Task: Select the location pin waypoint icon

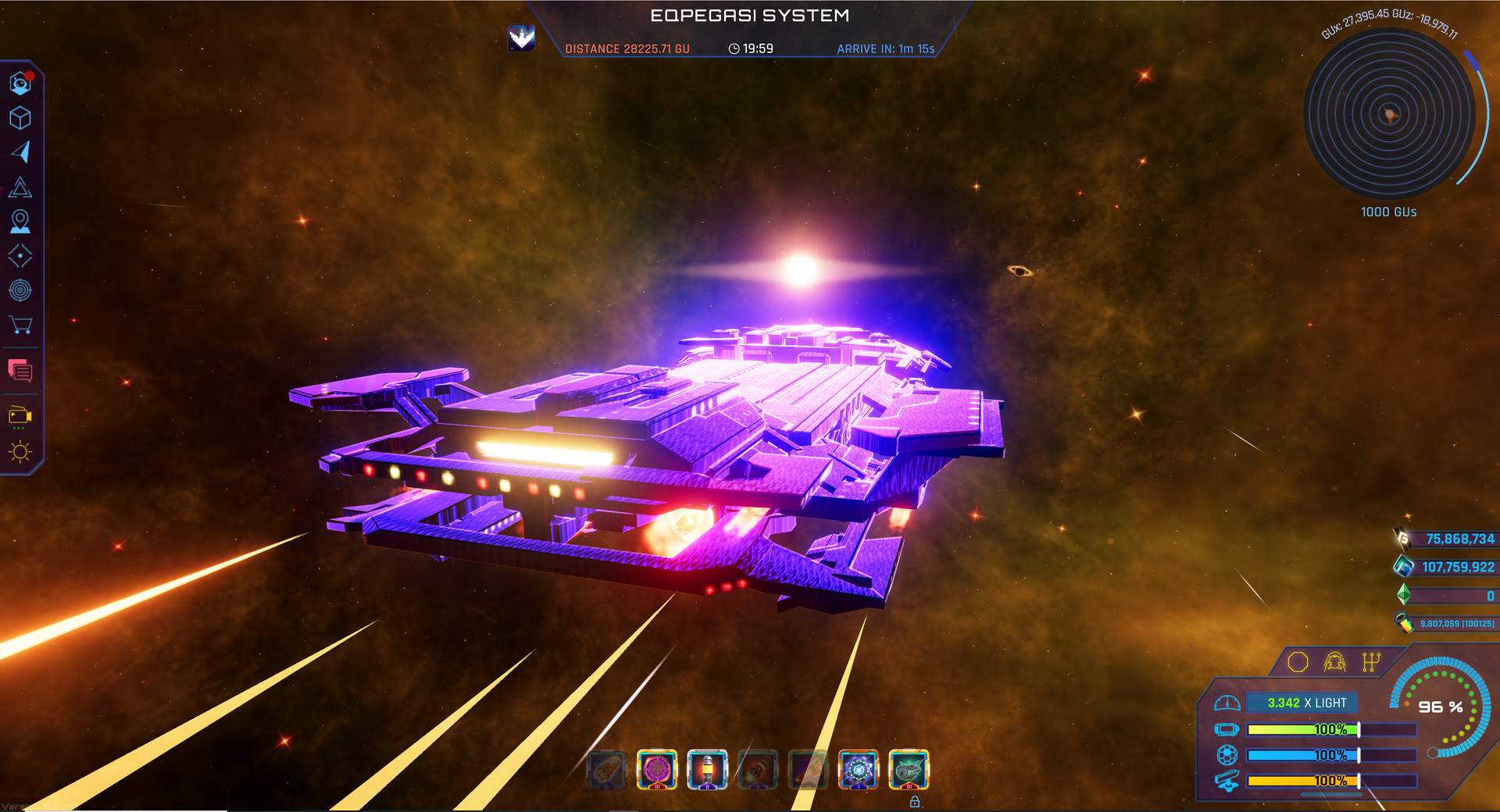Action: coord(20,221)
